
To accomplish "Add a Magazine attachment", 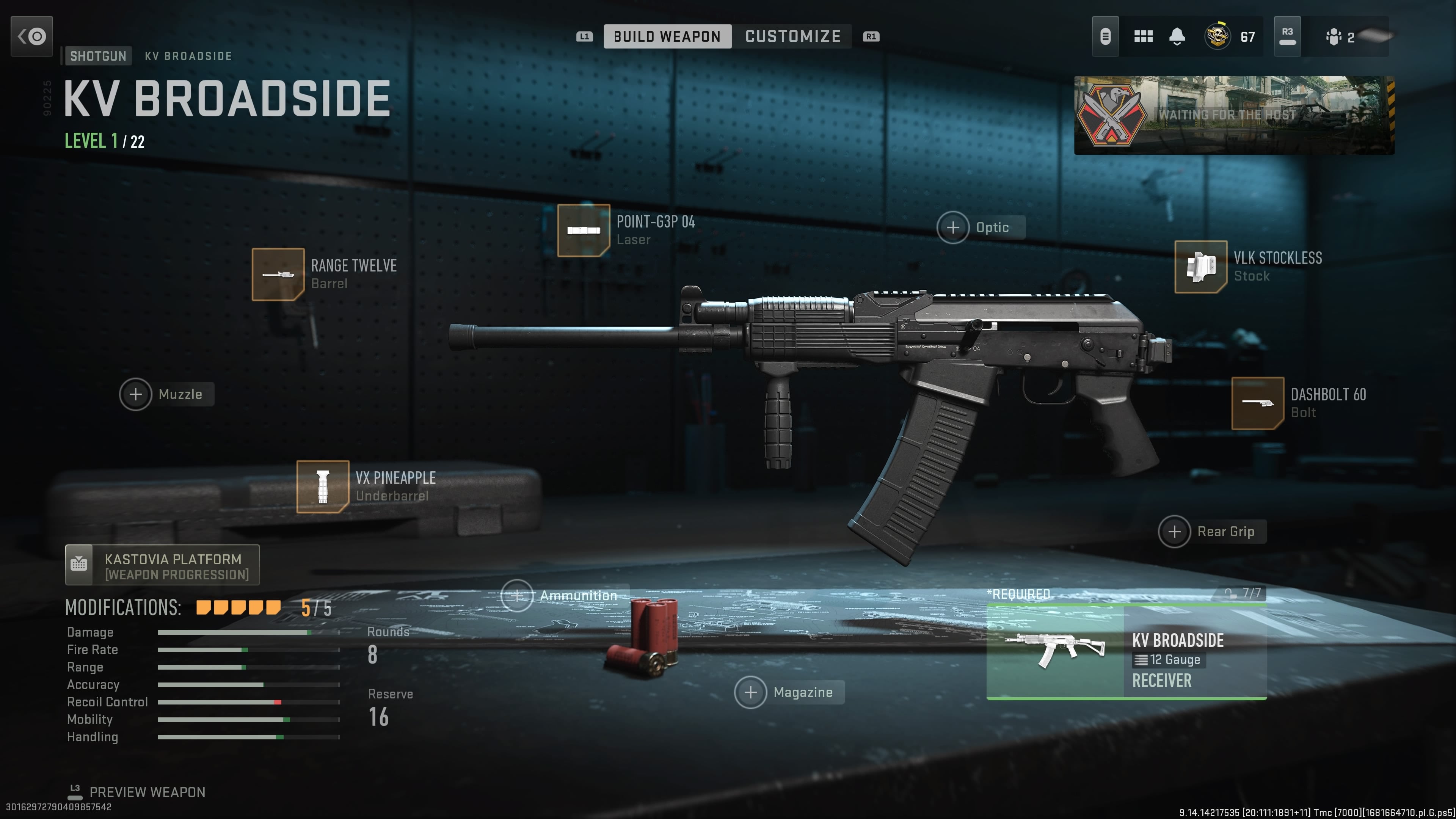I will [x=751, y=692].
